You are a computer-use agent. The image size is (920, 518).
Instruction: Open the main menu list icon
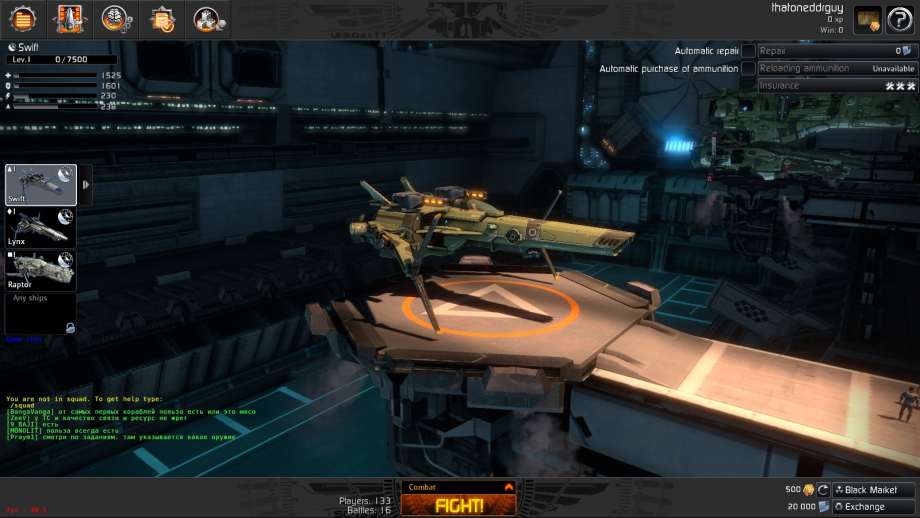pyautogui.click(x=23, y=19)
